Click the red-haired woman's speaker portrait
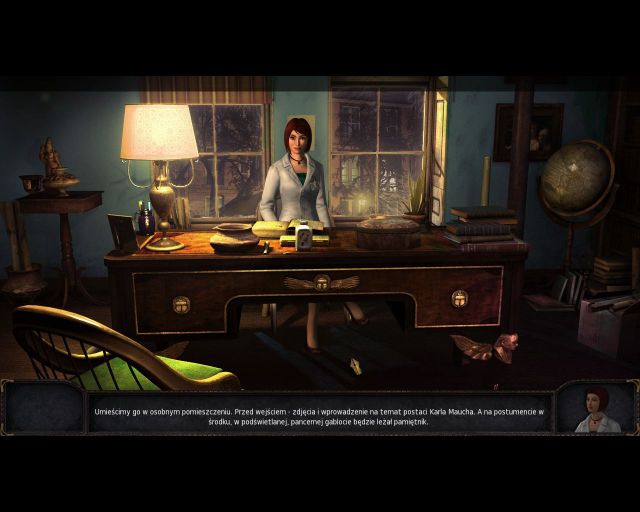This screenshot has width=640, height=512. (x=597, y=408)
